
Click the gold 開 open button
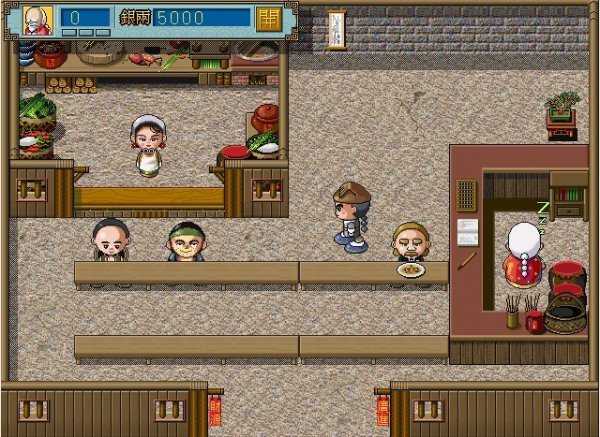[268, 19]
